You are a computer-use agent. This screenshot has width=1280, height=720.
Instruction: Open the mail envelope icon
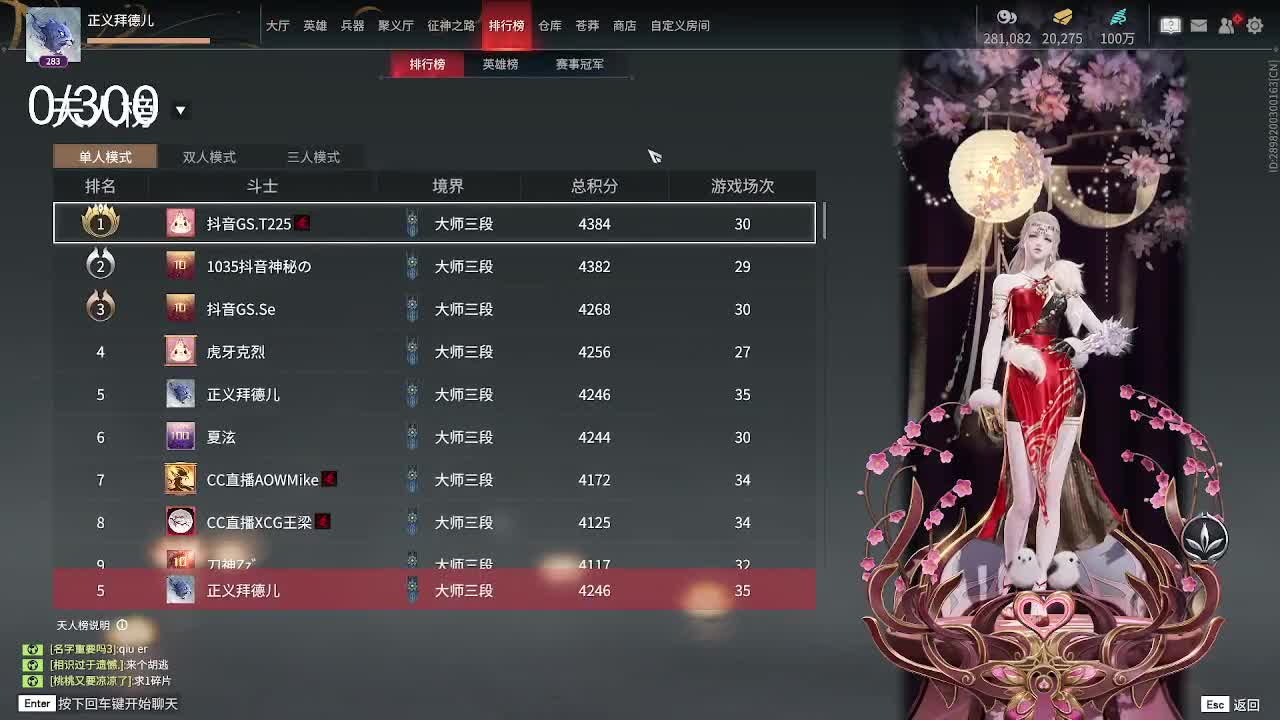coord(1199,25)
